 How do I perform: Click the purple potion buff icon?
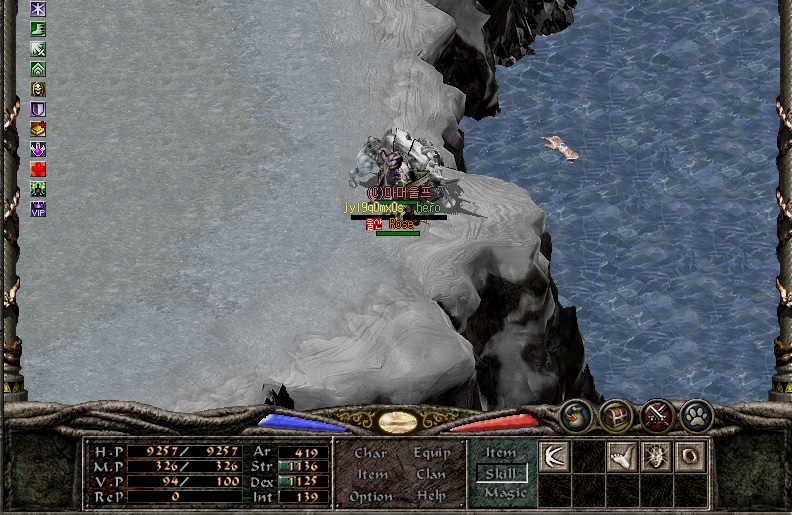pos(38,149)
